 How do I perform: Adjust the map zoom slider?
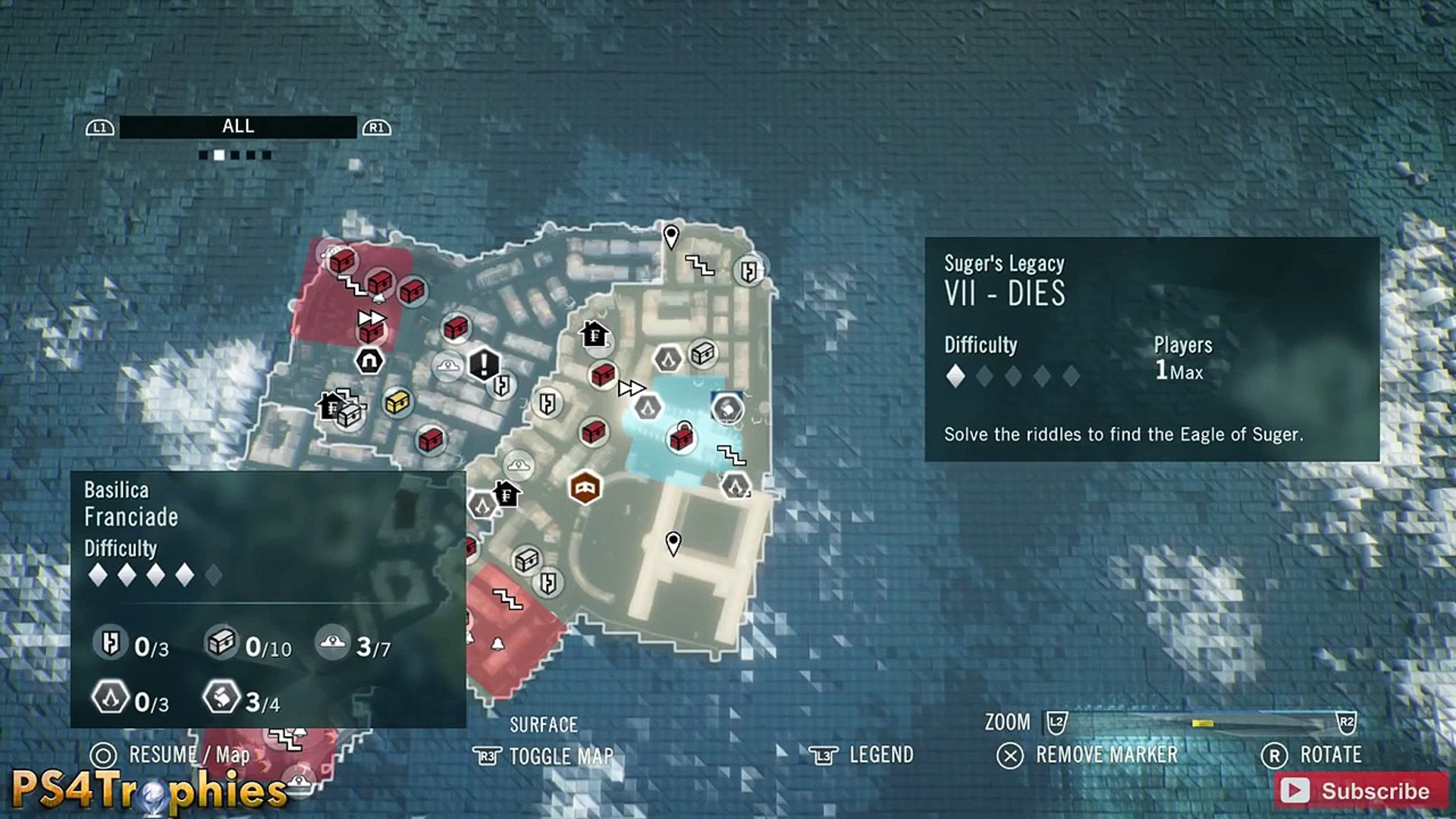pos(1203,723)
